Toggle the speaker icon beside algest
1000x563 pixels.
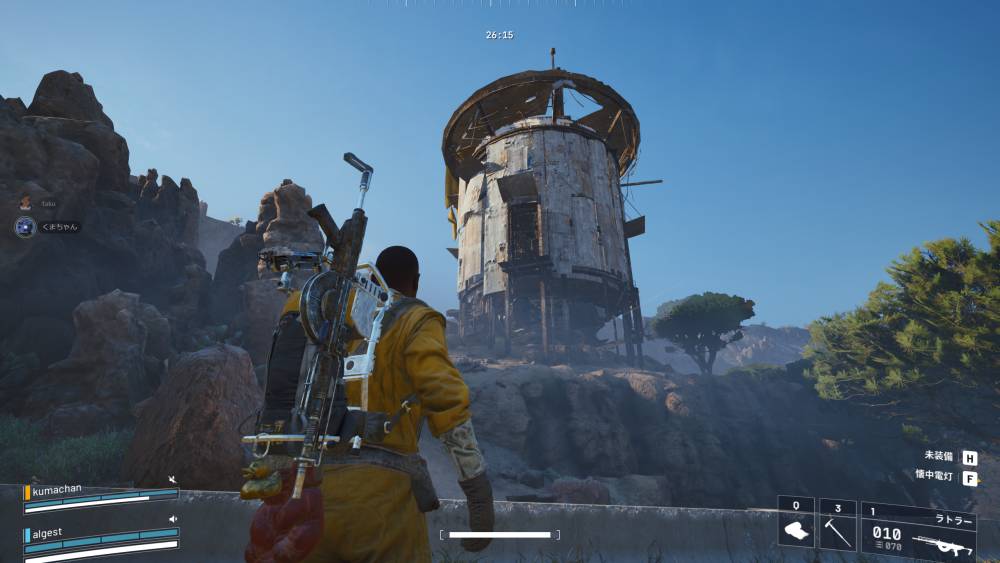click(173, 519)
